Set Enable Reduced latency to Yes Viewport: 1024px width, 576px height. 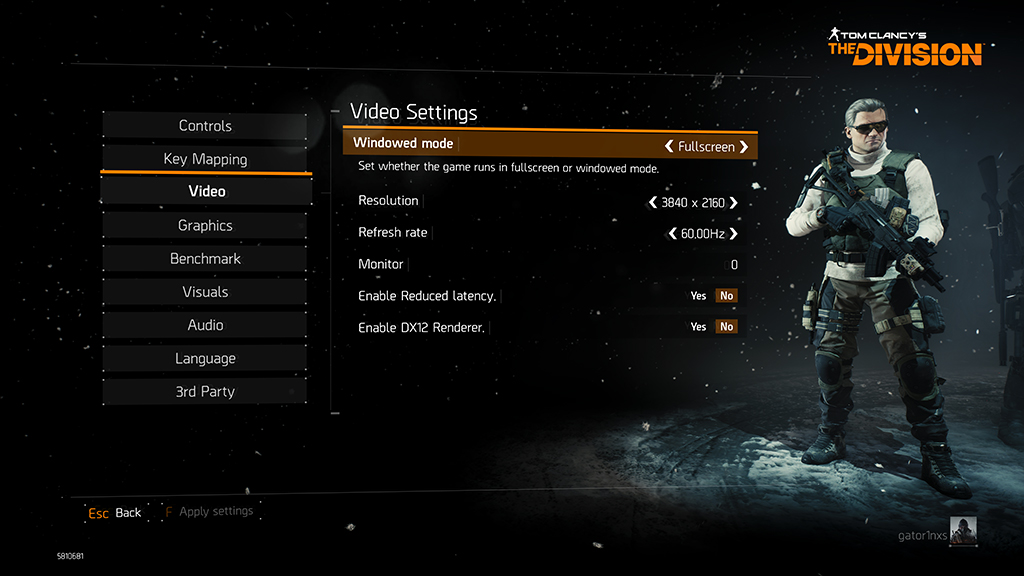tap(698, 296)
